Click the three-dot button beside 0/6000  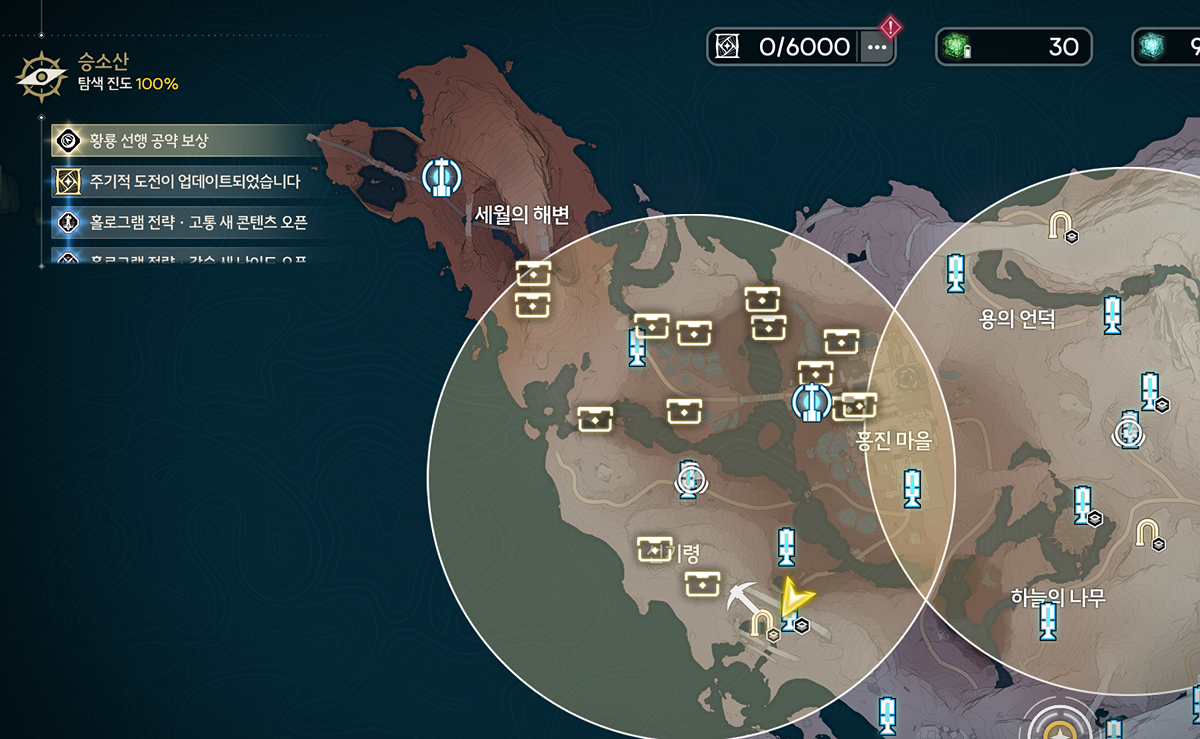click(x=877, y=46)
